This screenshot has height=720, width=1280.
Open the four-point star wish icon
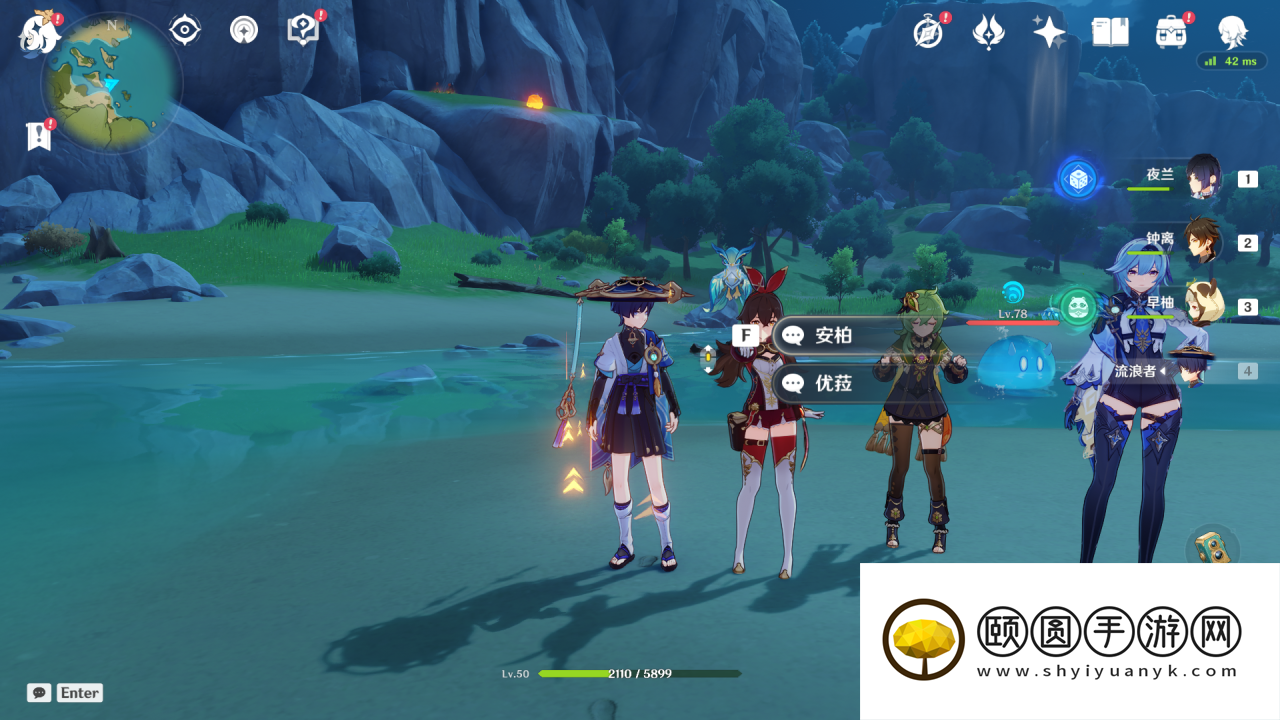click(1049, 32)
